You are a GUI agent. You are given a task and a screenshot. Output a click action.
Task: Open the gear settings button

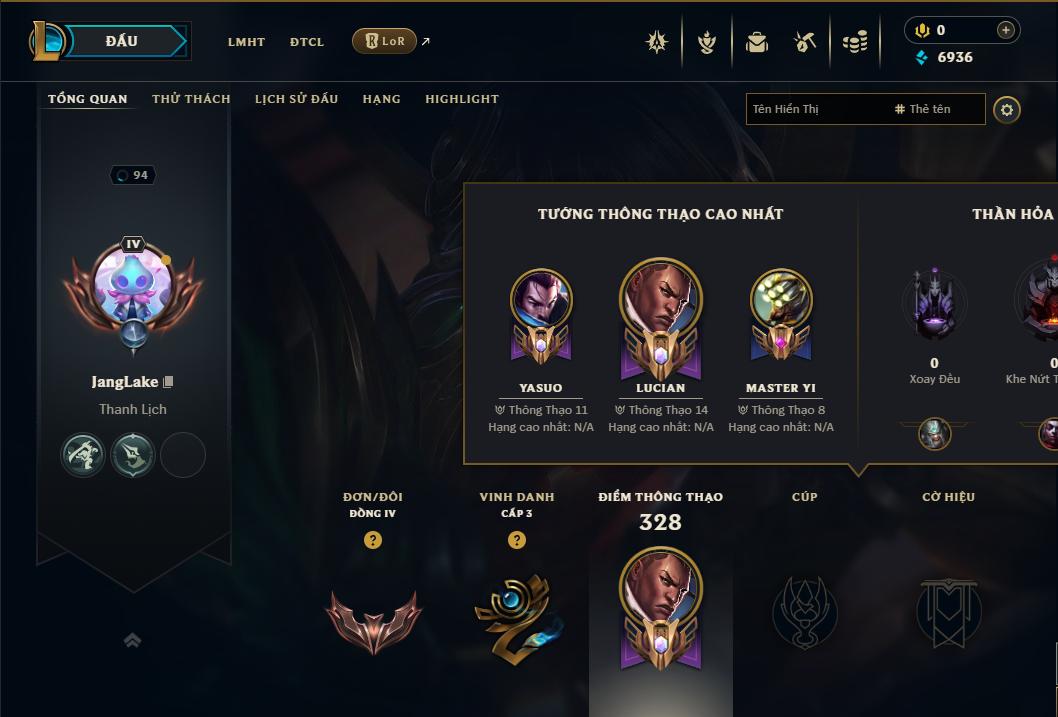[x=1007, y=109]
